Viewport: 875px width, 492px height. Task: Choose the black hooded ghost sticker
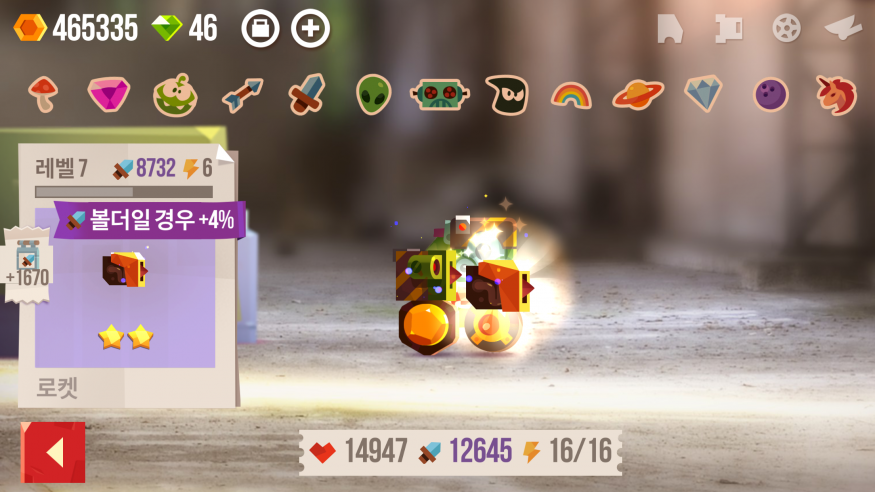tap(506, 94)
